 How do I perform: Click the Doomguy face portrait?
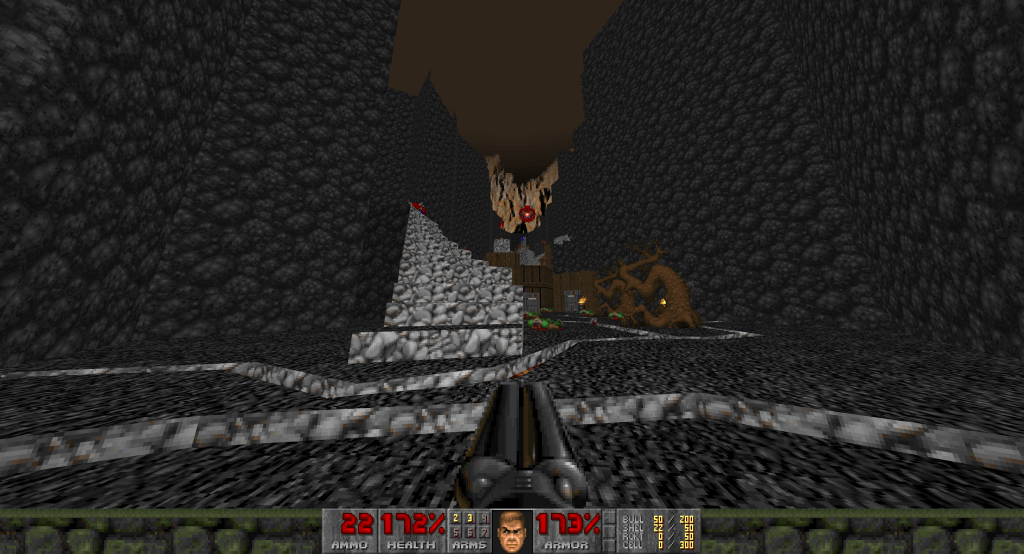(x=512, y=531)
